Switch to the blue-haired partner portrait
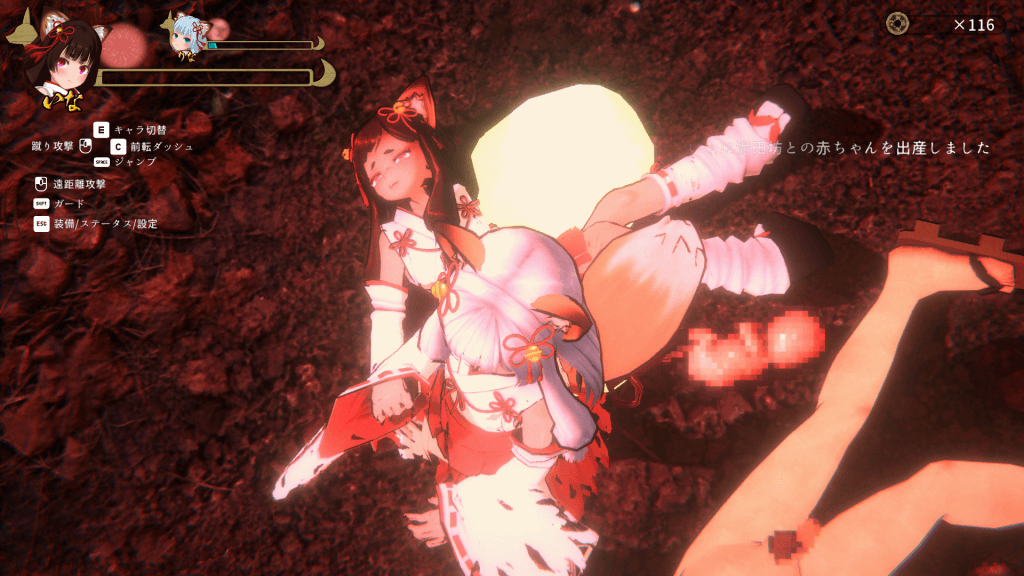 pos(189,35)
